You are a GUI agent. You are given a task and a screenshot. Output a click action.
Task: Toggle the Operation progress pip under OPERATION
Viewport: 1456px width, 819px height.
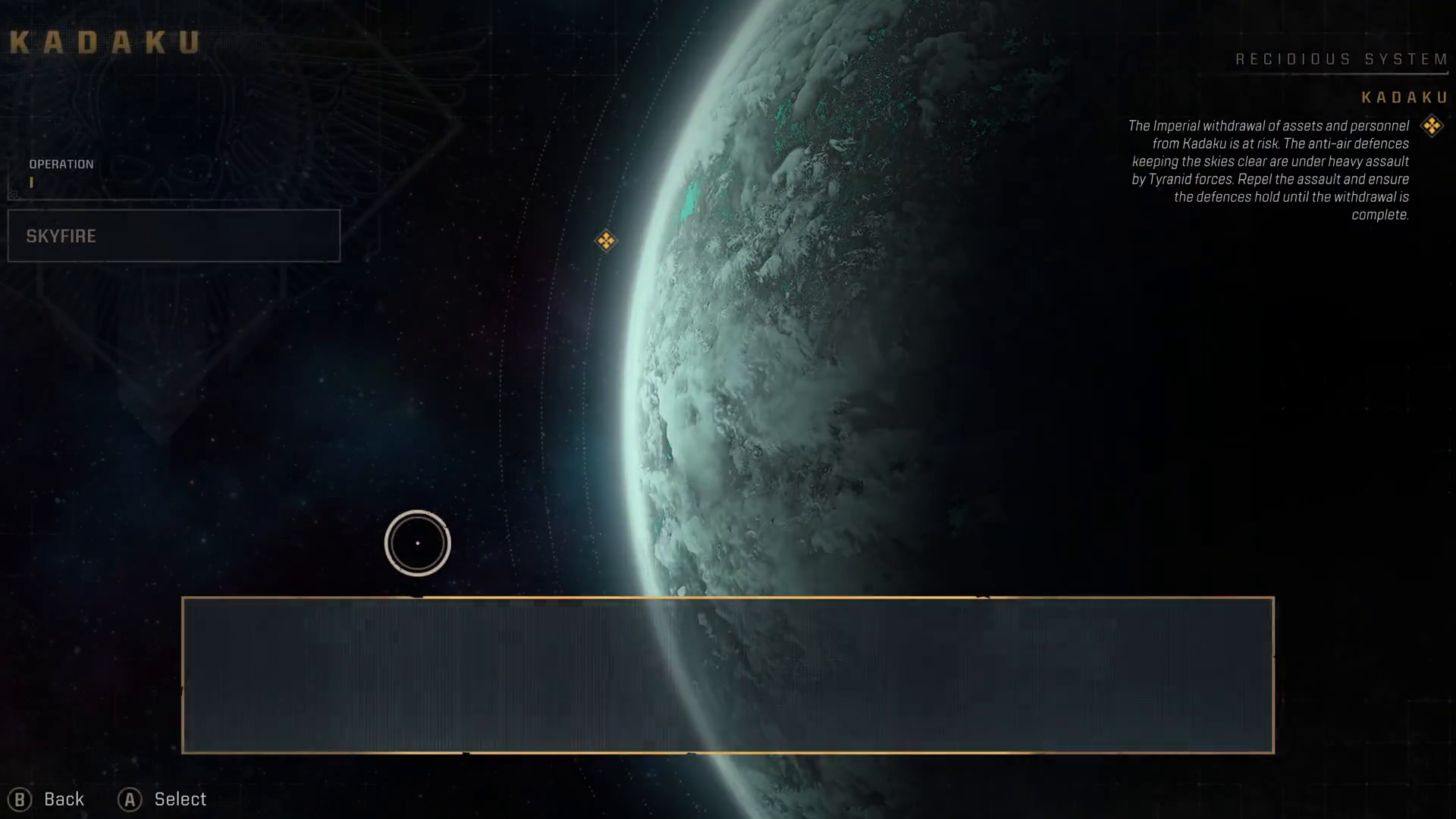[32, 182]
